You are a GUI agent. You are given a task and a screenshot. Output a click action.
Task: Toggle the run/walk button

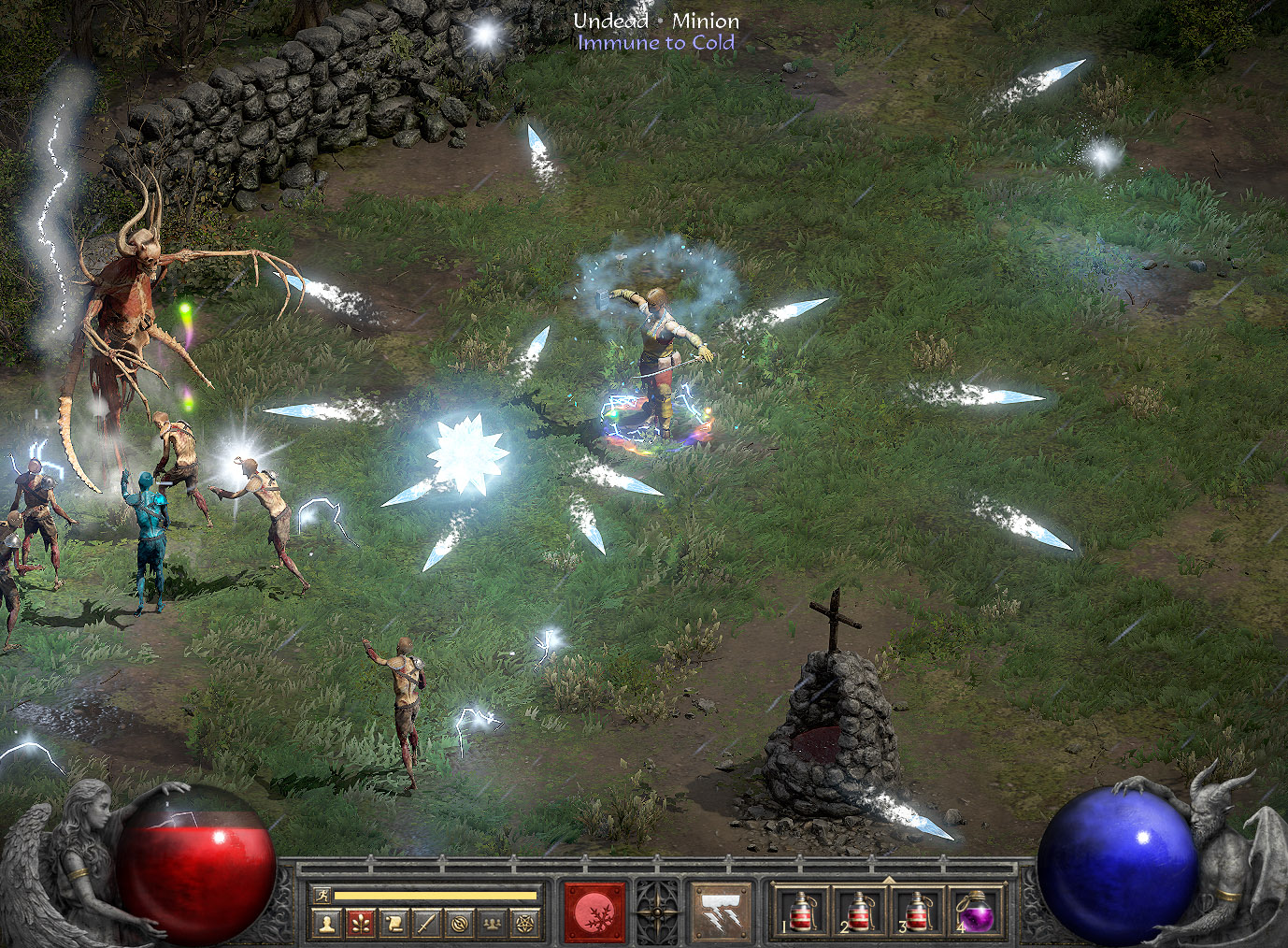(x=322, y=896)
